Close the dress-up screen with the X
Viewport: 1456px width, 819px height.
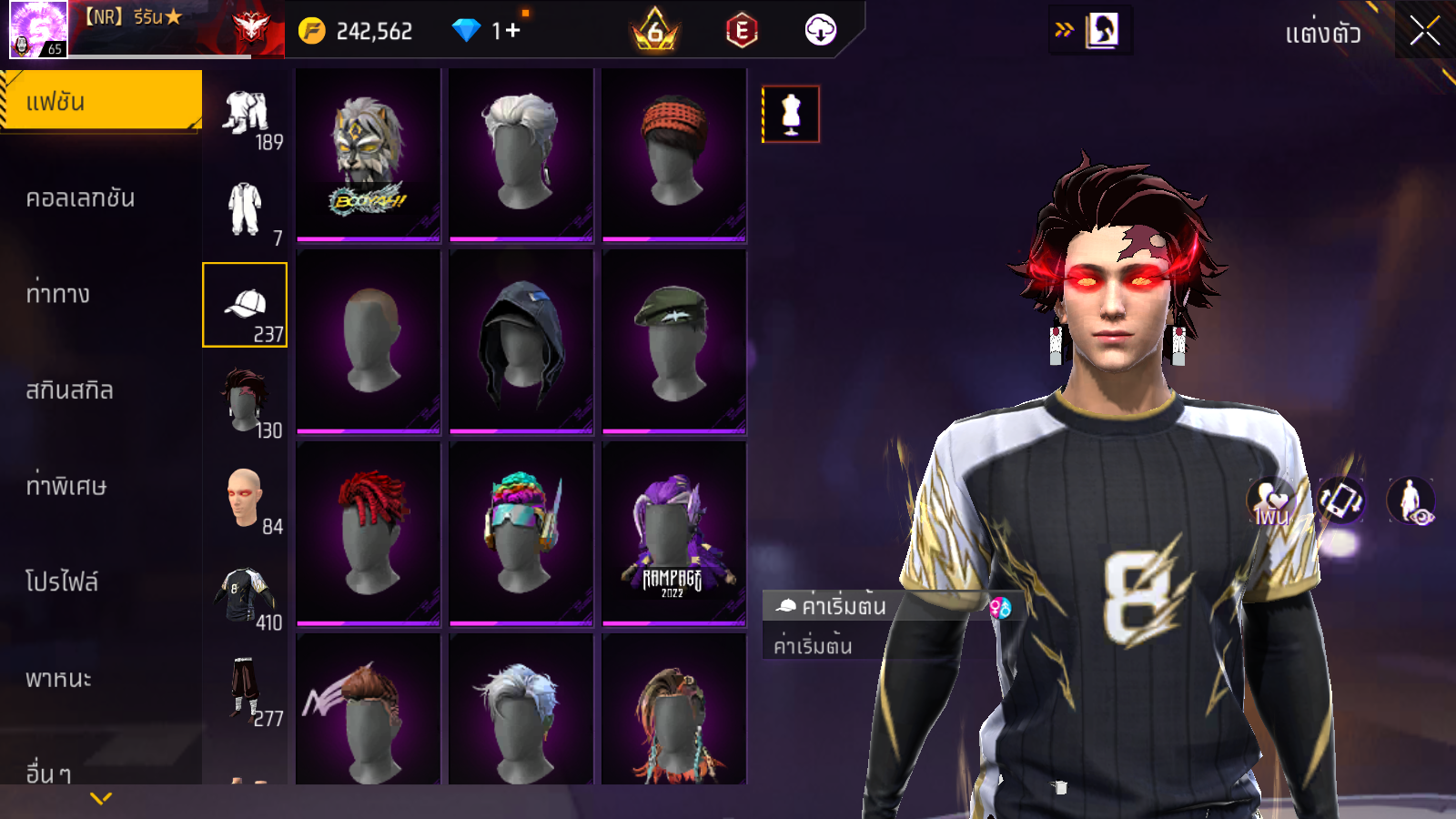[x=1424, y=31]
